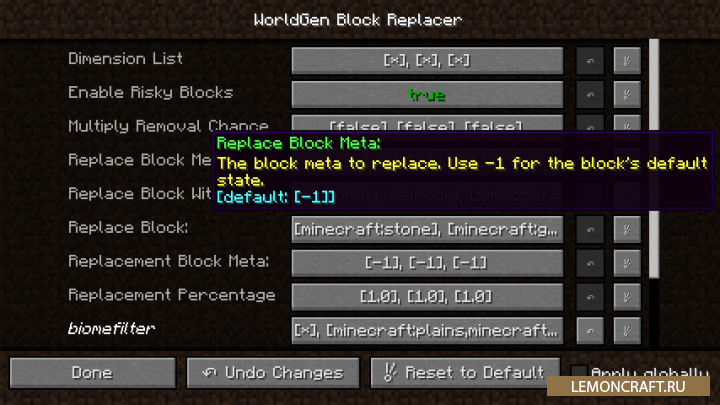Reset Enable Risky Blocks to default

[x=626, y=95]
